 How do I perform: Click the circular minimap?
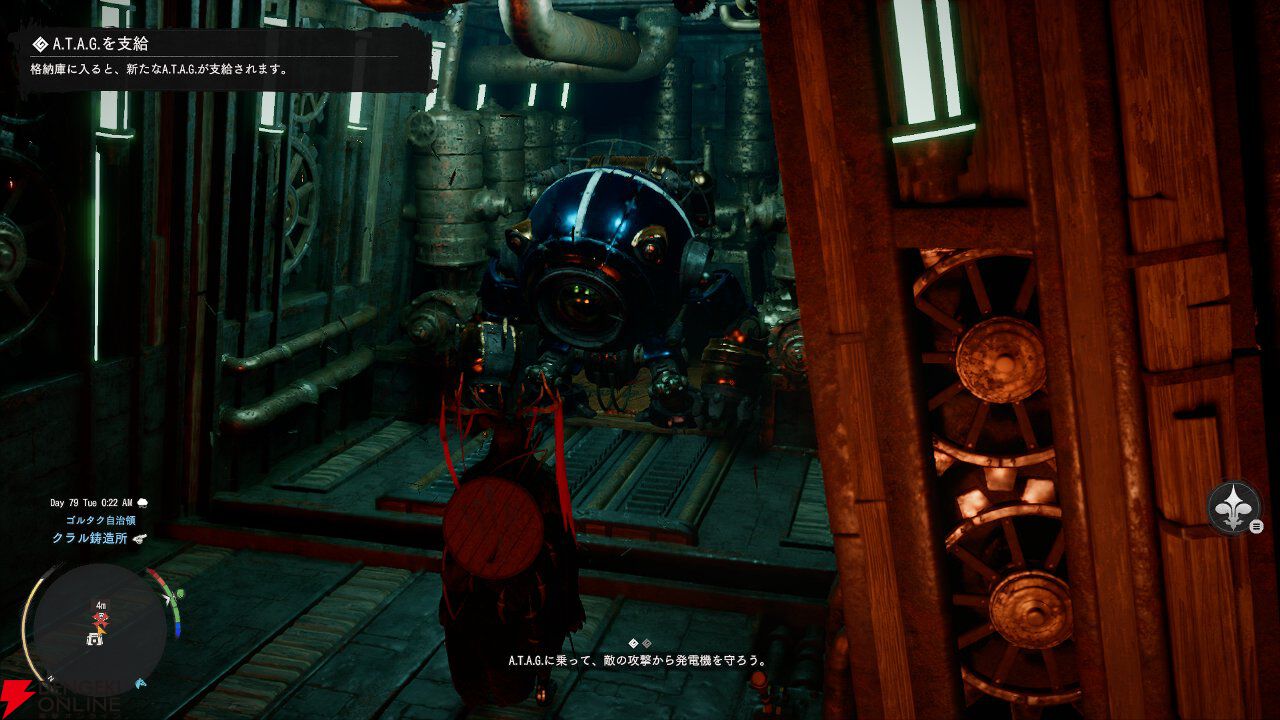pyautogui.click(x=100, y=628)
